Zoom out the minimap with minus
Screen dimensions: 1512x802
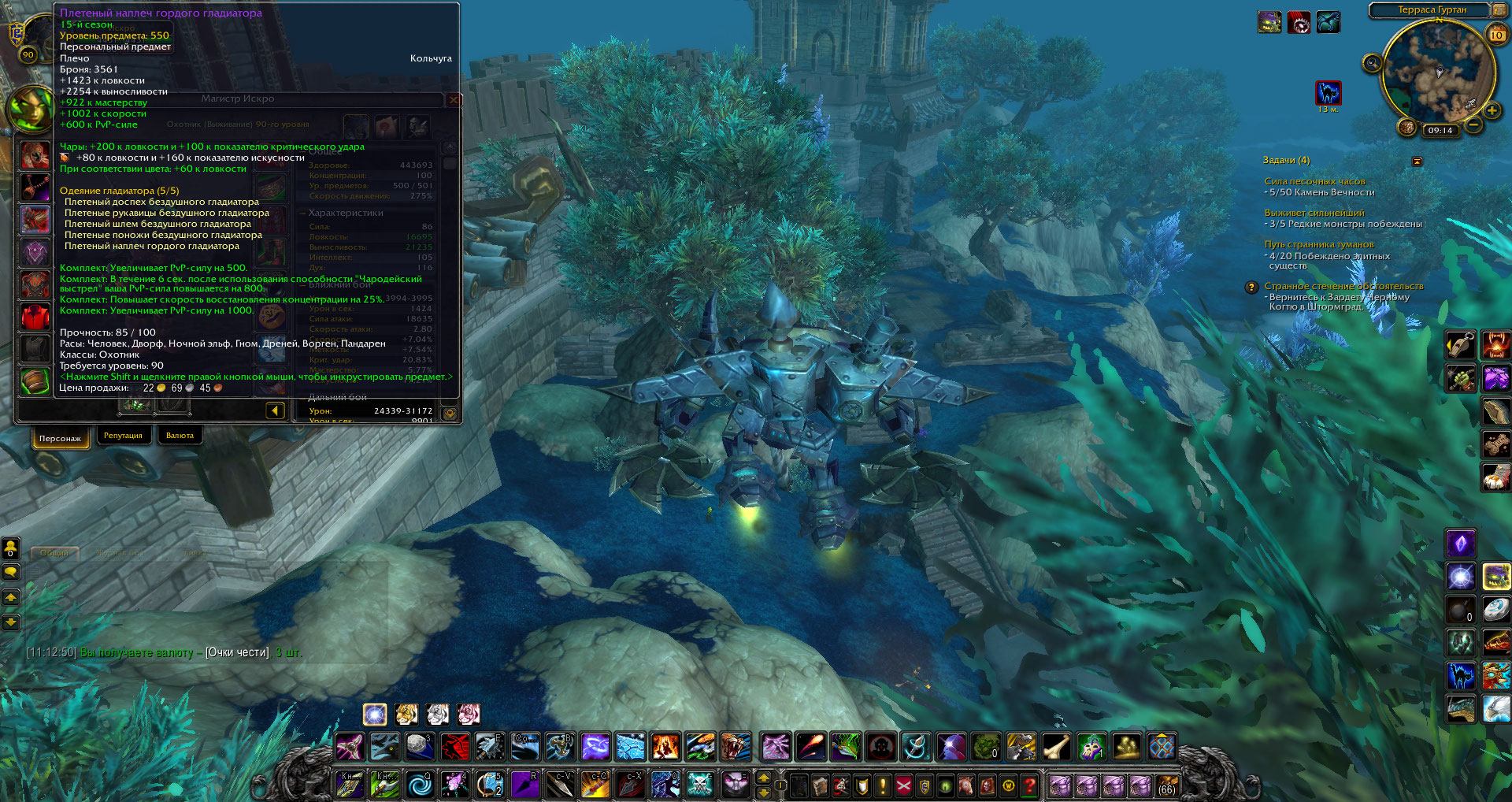(x=1473, y=124)
